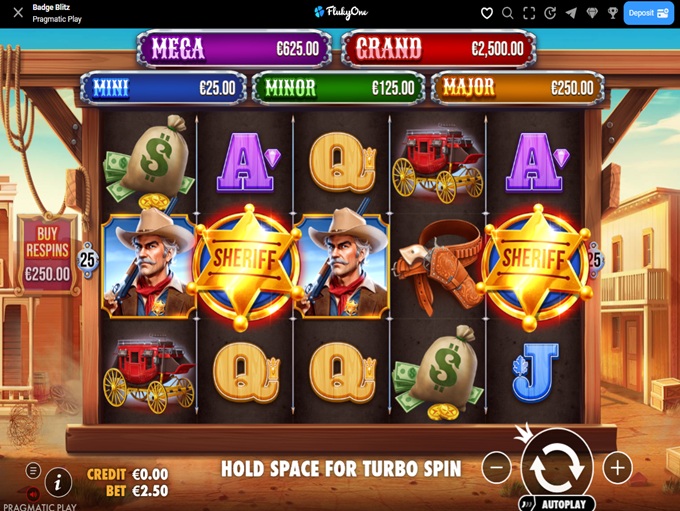Click the paper plane share icon
Screen dimensions: 680x511
571,13
